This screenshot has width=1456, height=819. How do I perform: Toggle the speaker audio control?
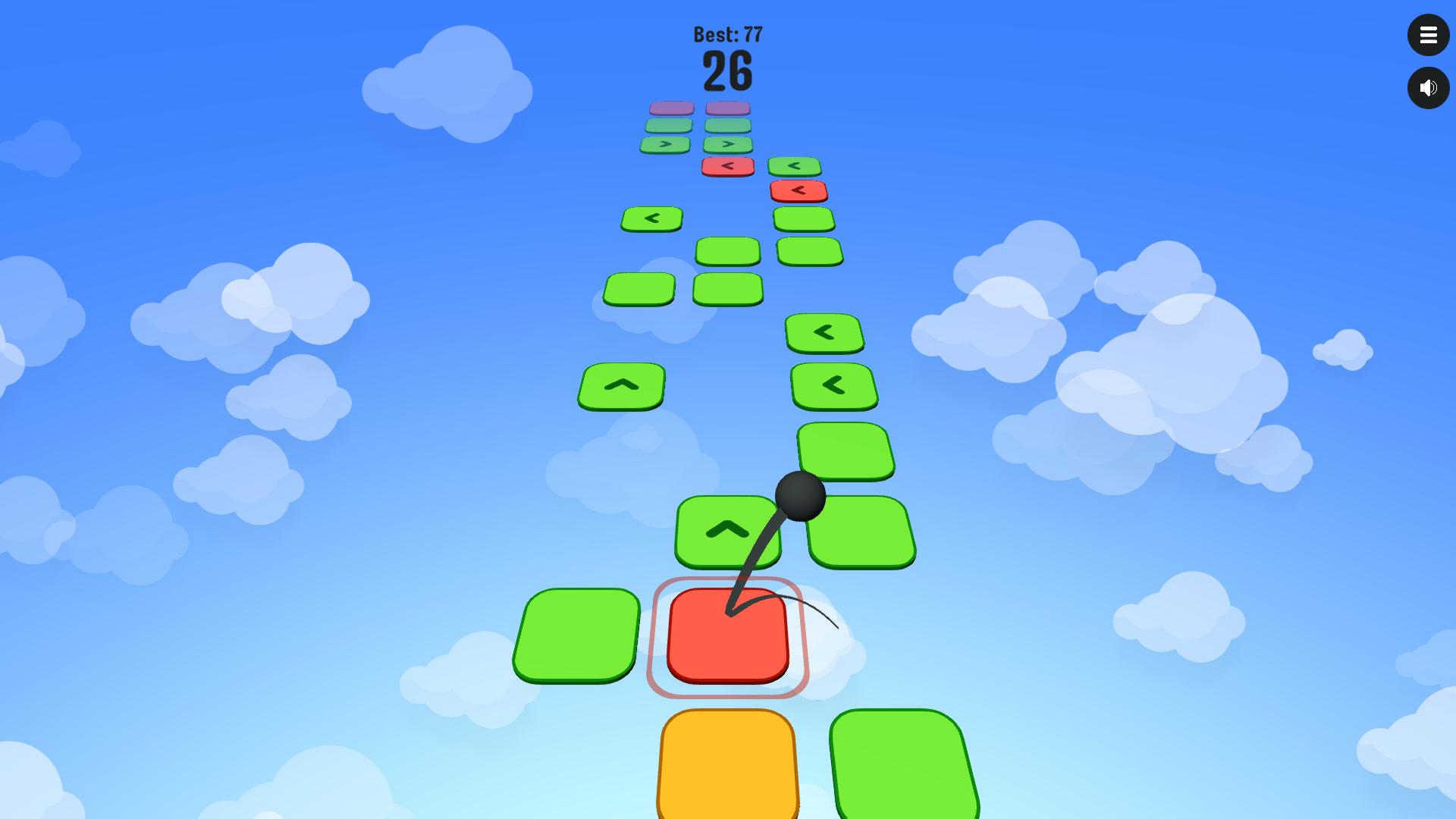pos(1429,88)
